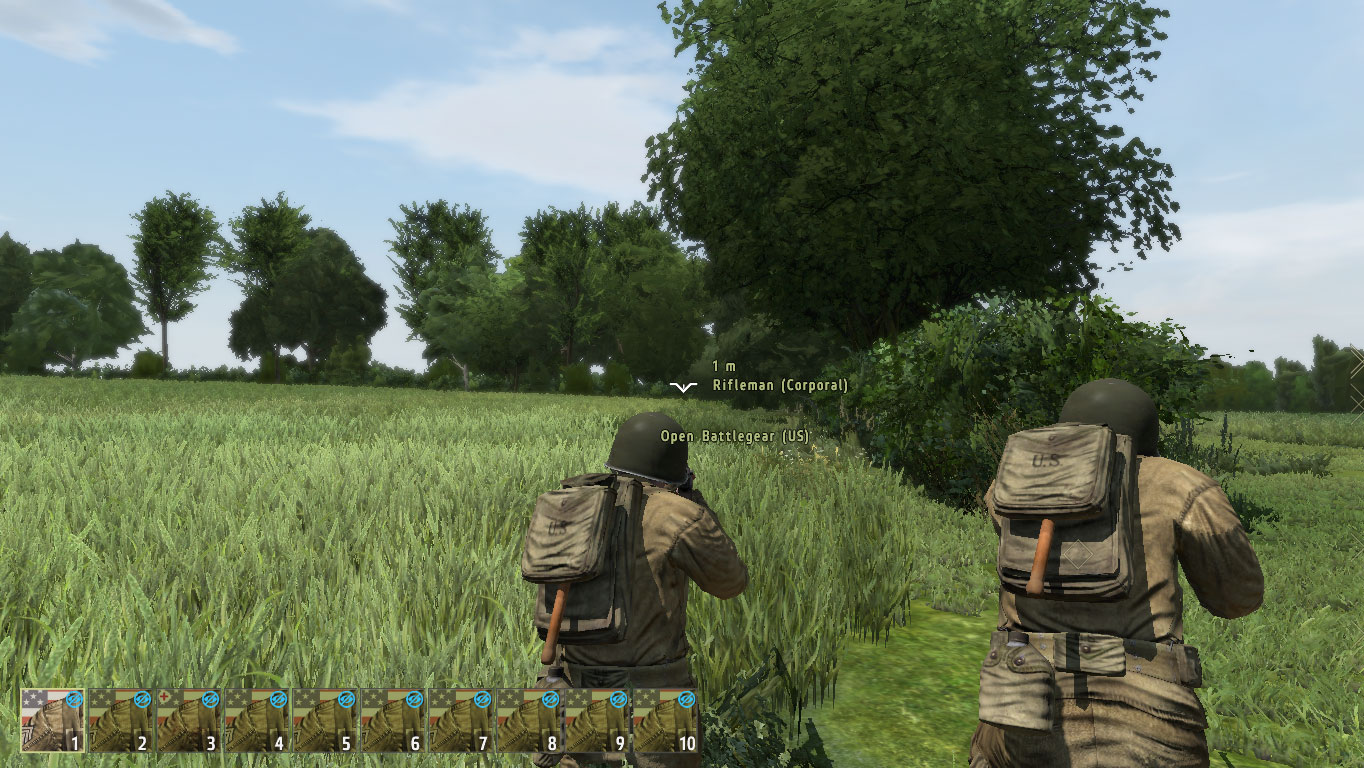Toggle unit 4's blue status indicator

coord(276,699)
